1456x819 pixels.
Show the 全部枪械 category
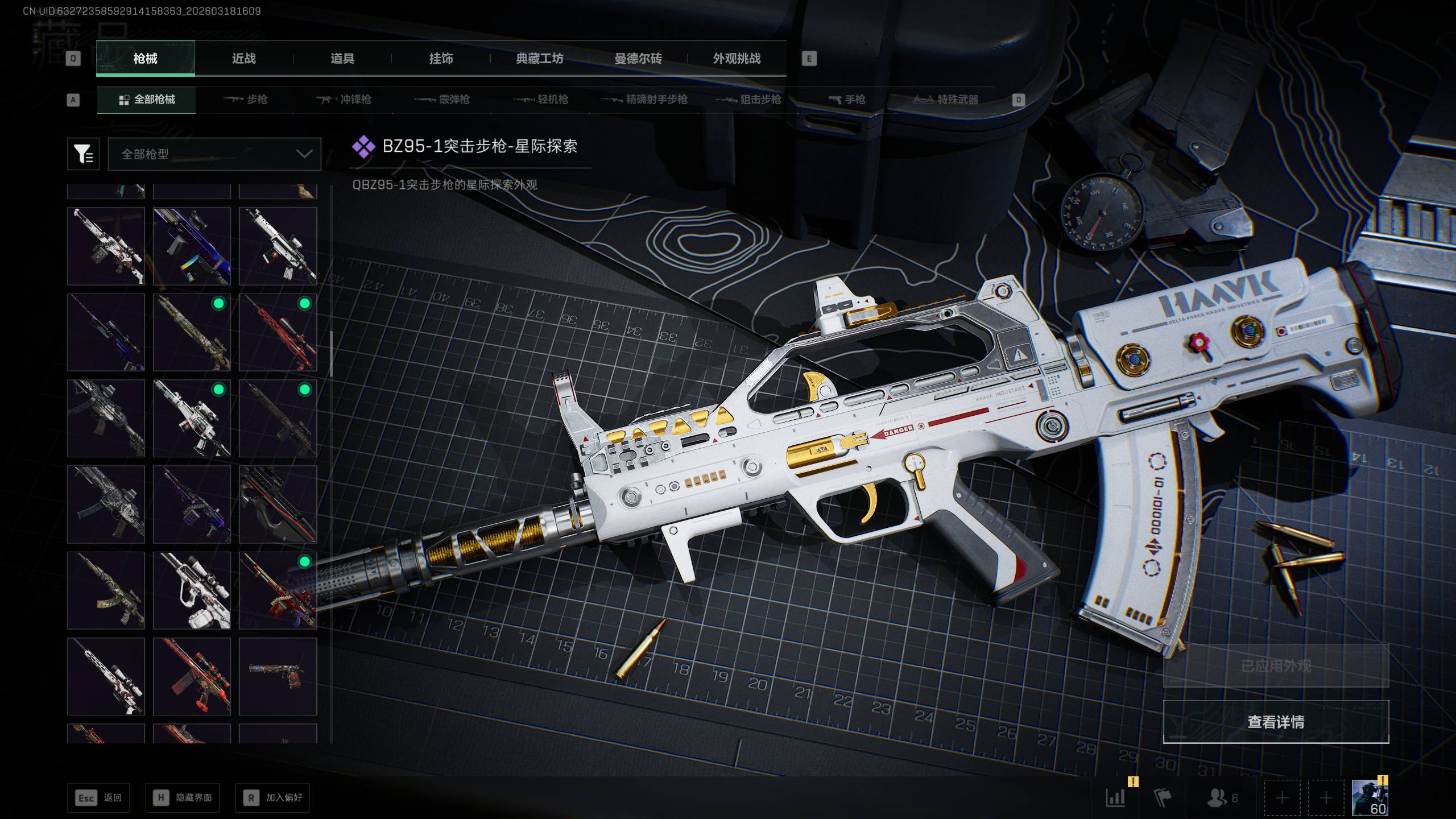click(147, 100)
